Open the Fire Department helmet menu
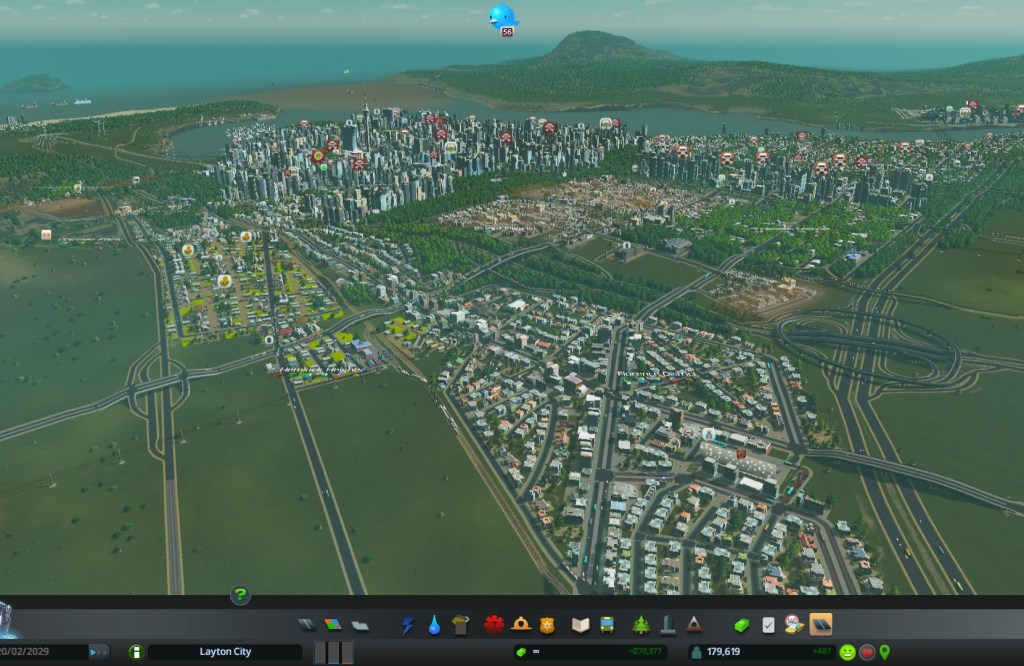The image size is (1024, 666). [520, 625]
